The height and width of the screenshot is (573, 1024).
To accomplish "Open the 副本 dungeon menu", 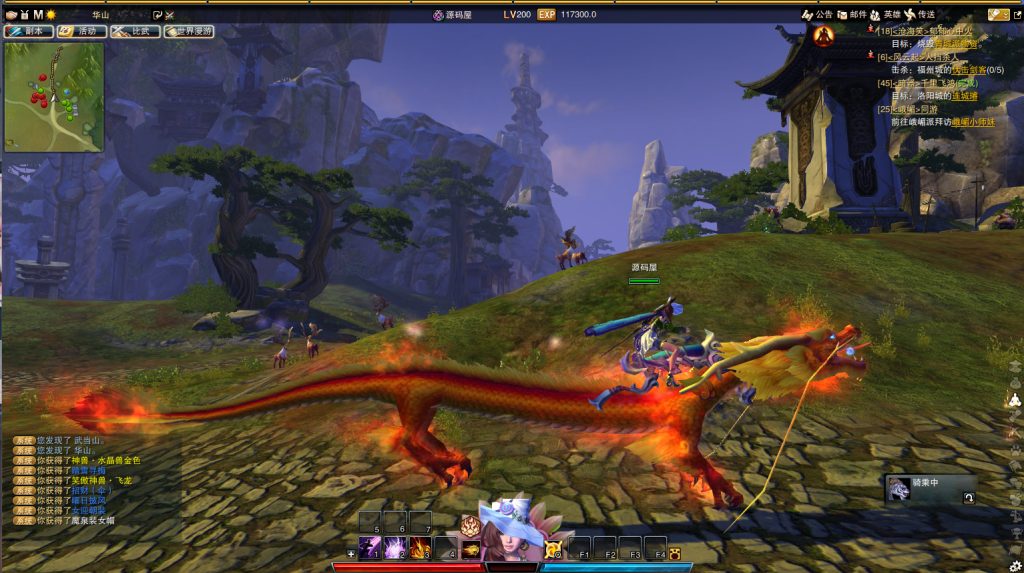I will 28,31.
